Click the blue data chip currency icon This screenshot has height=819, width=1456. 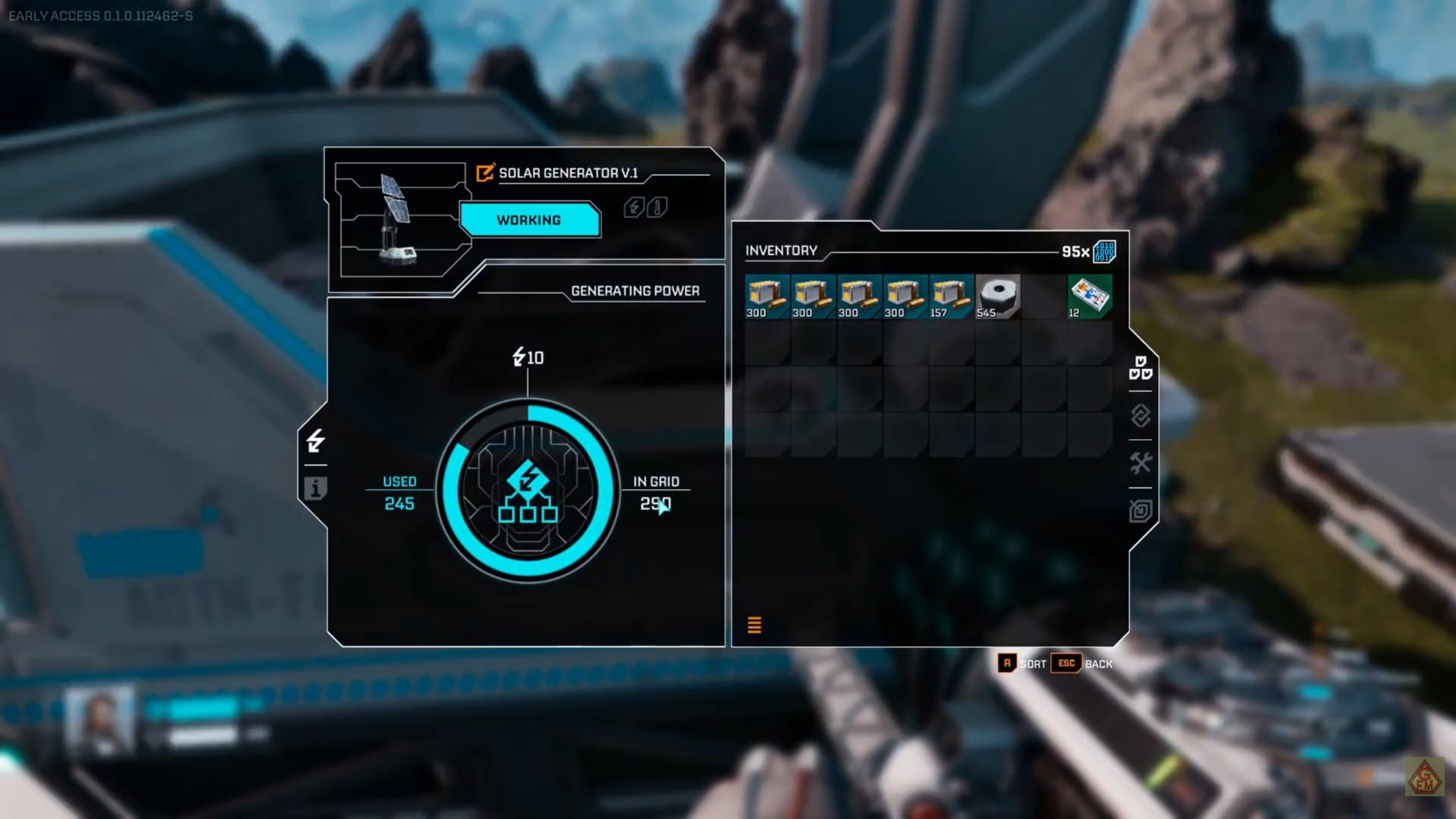1104,252
